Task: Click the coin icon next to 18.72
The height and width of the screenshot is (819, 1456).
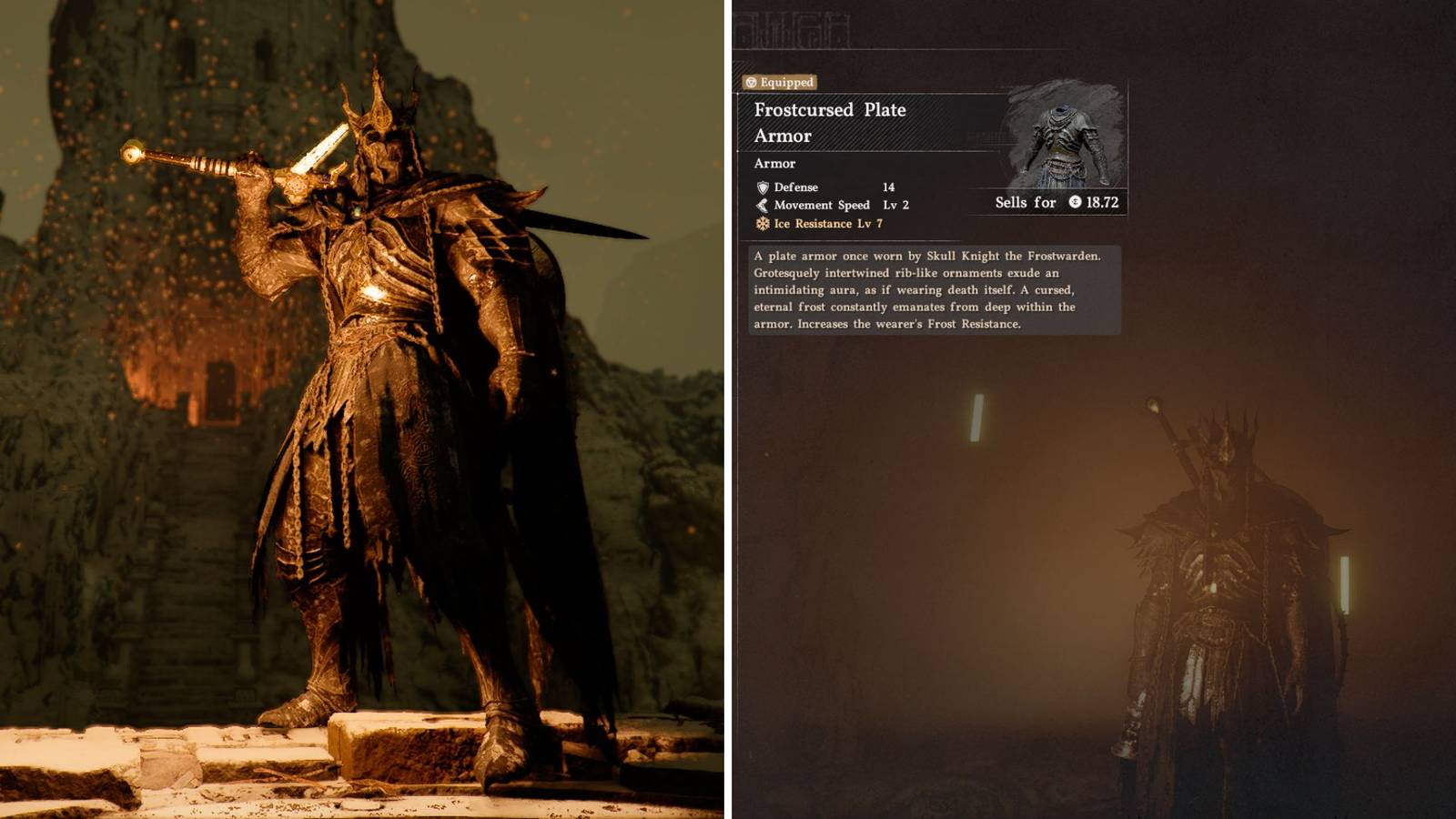Action: coord(1075,203)
